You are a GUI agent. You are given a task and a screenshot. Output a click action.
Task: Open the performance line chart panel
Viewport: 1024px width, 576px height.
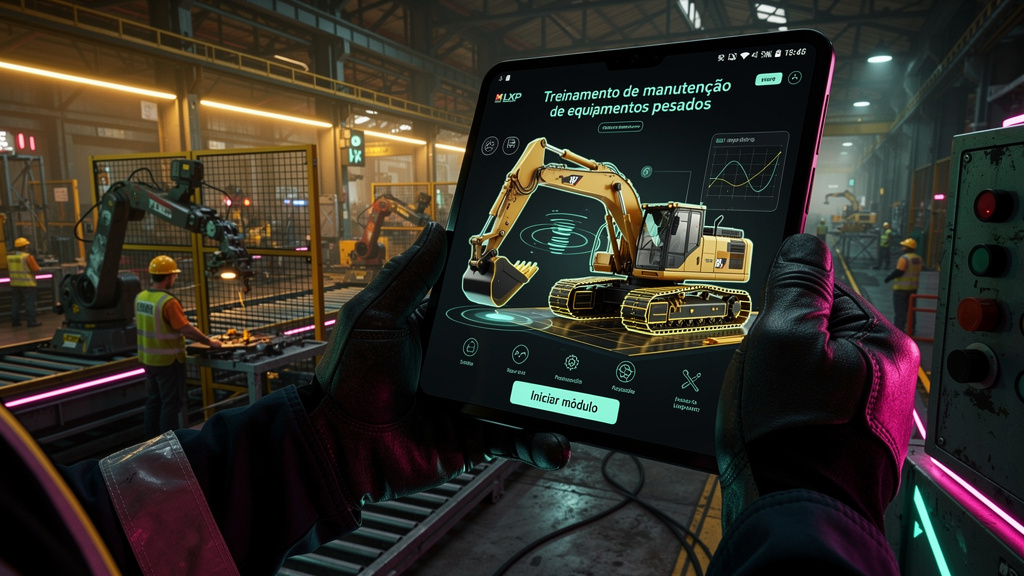tap(746, 171)
